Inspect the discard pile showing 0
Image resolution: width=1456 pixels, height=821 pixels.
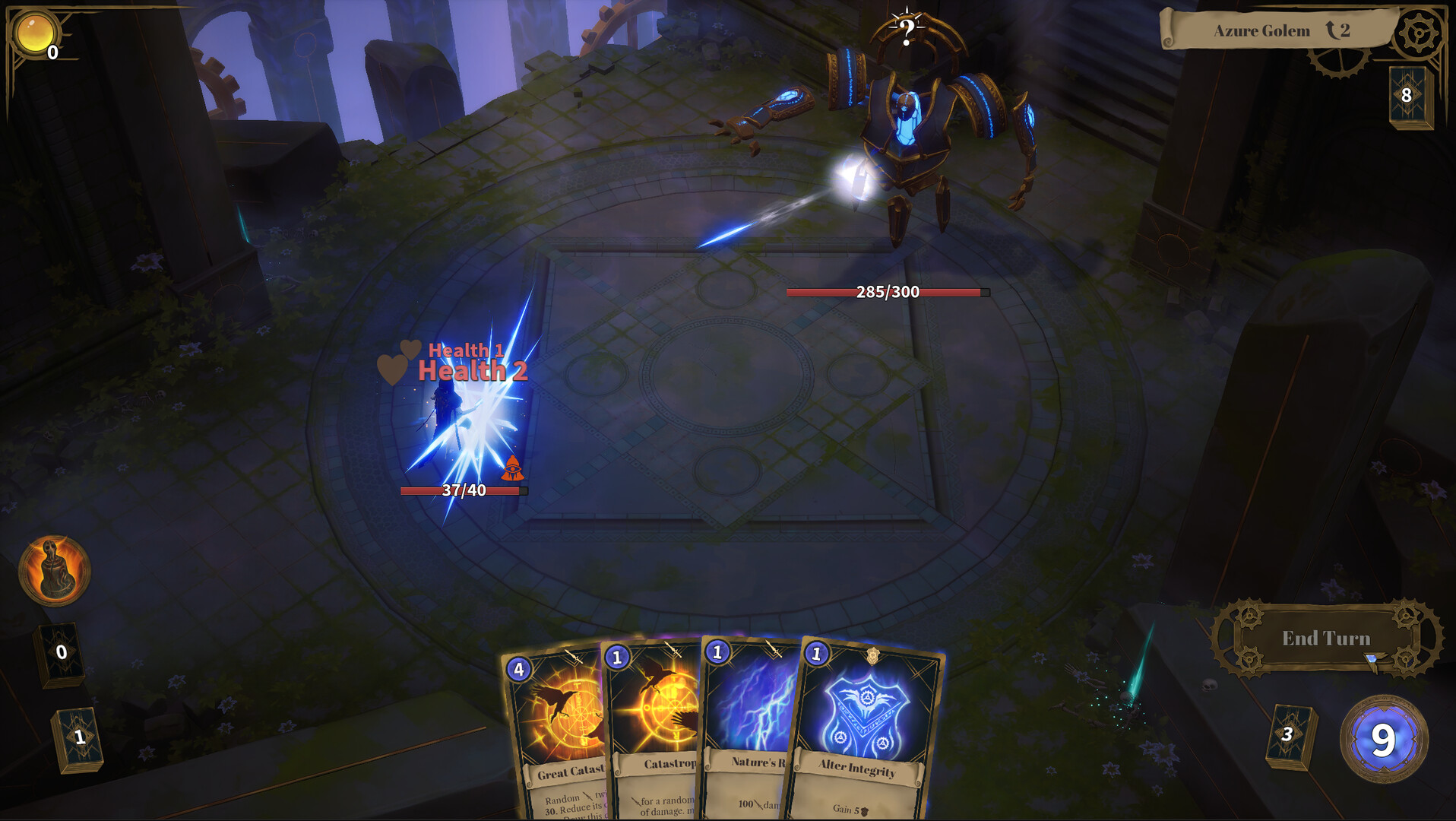pos(59,651)
